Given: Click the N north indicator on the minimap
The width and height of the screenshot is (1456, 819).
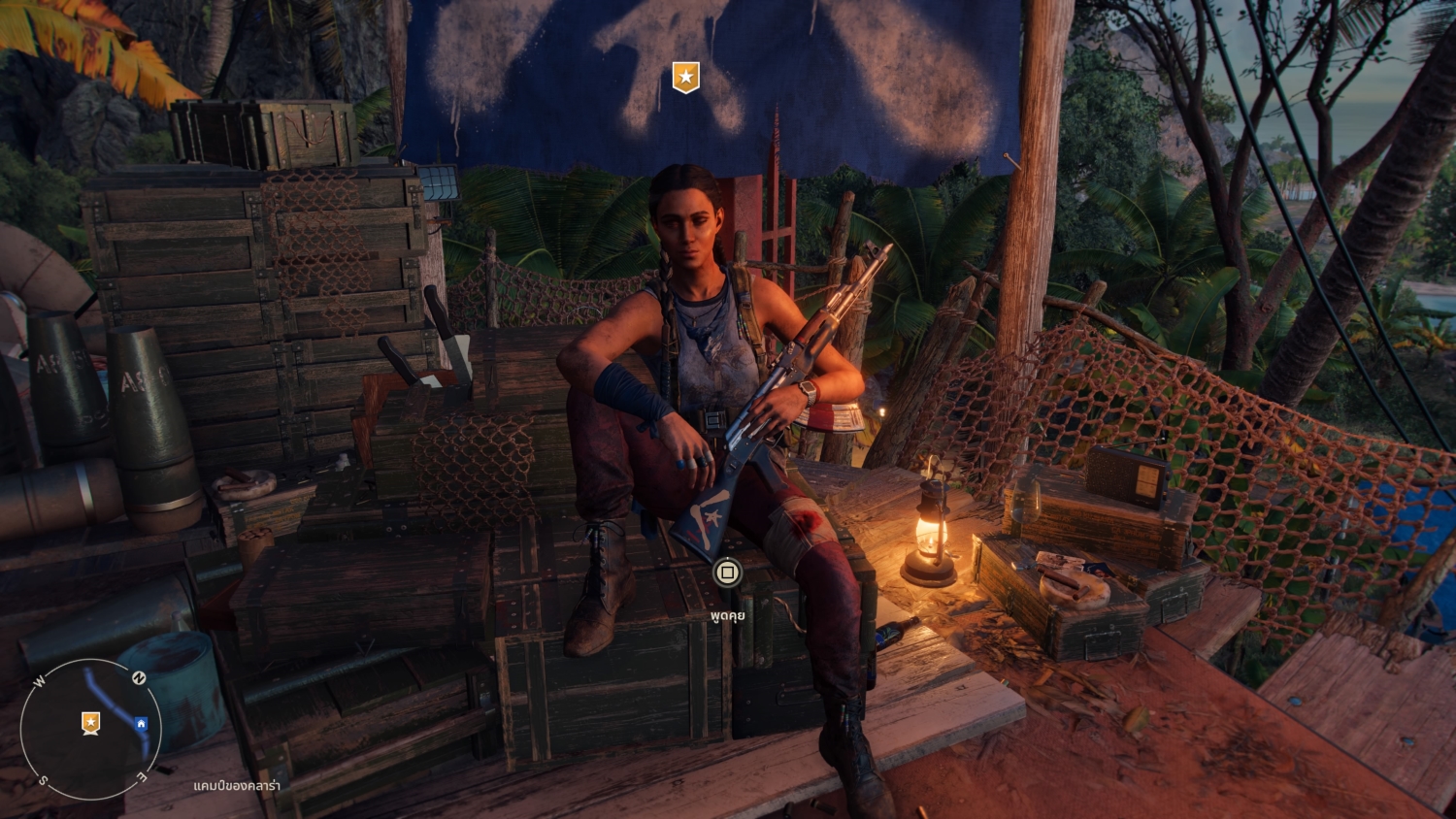Looking at the screenshot, I should [139, 678].
